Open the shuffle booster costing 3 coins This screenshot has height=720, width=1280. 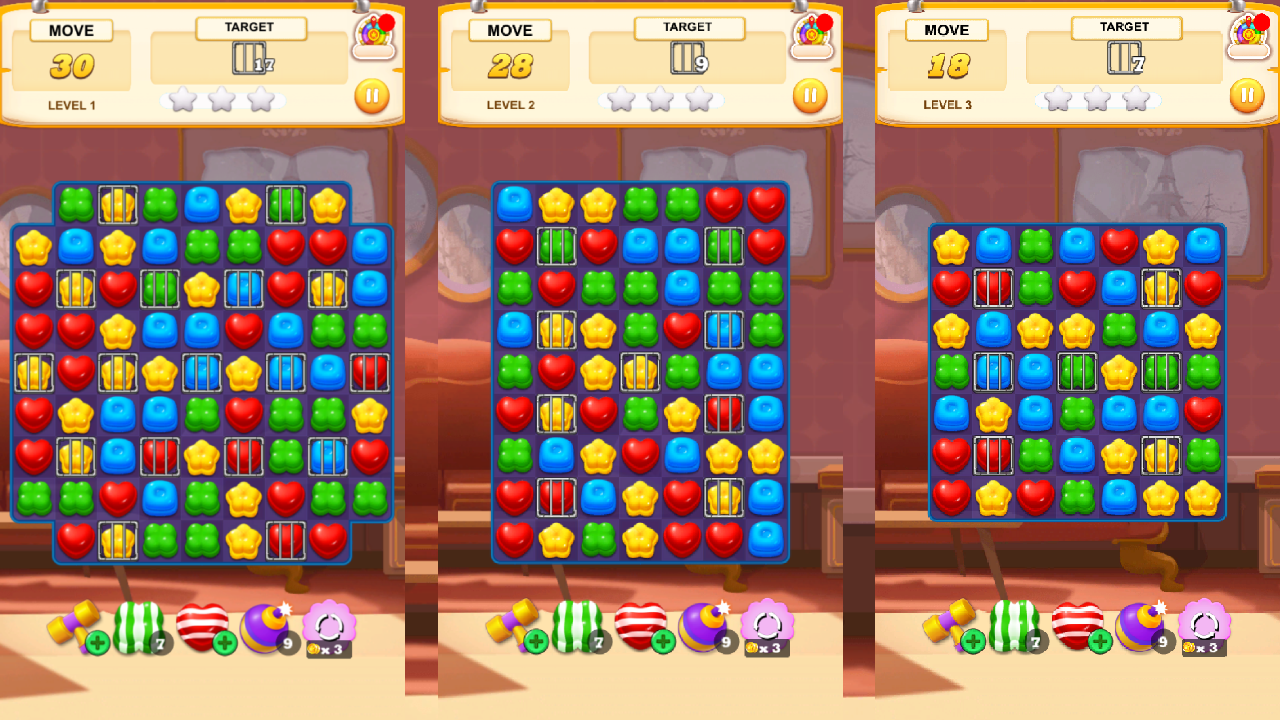tap(330, 625)
